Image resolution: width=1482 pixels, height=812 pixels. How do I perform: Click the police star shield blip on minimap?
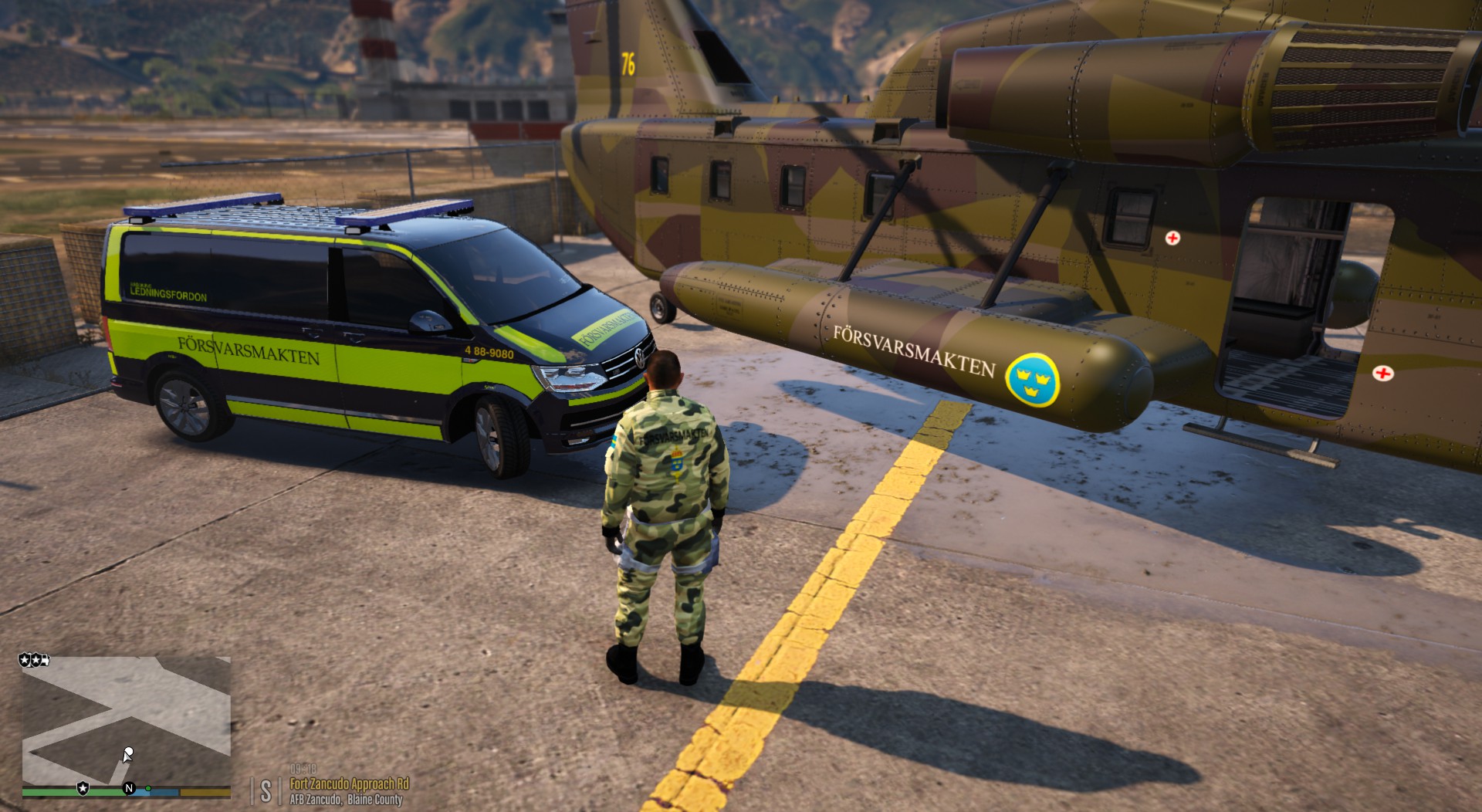coord(83,788)
